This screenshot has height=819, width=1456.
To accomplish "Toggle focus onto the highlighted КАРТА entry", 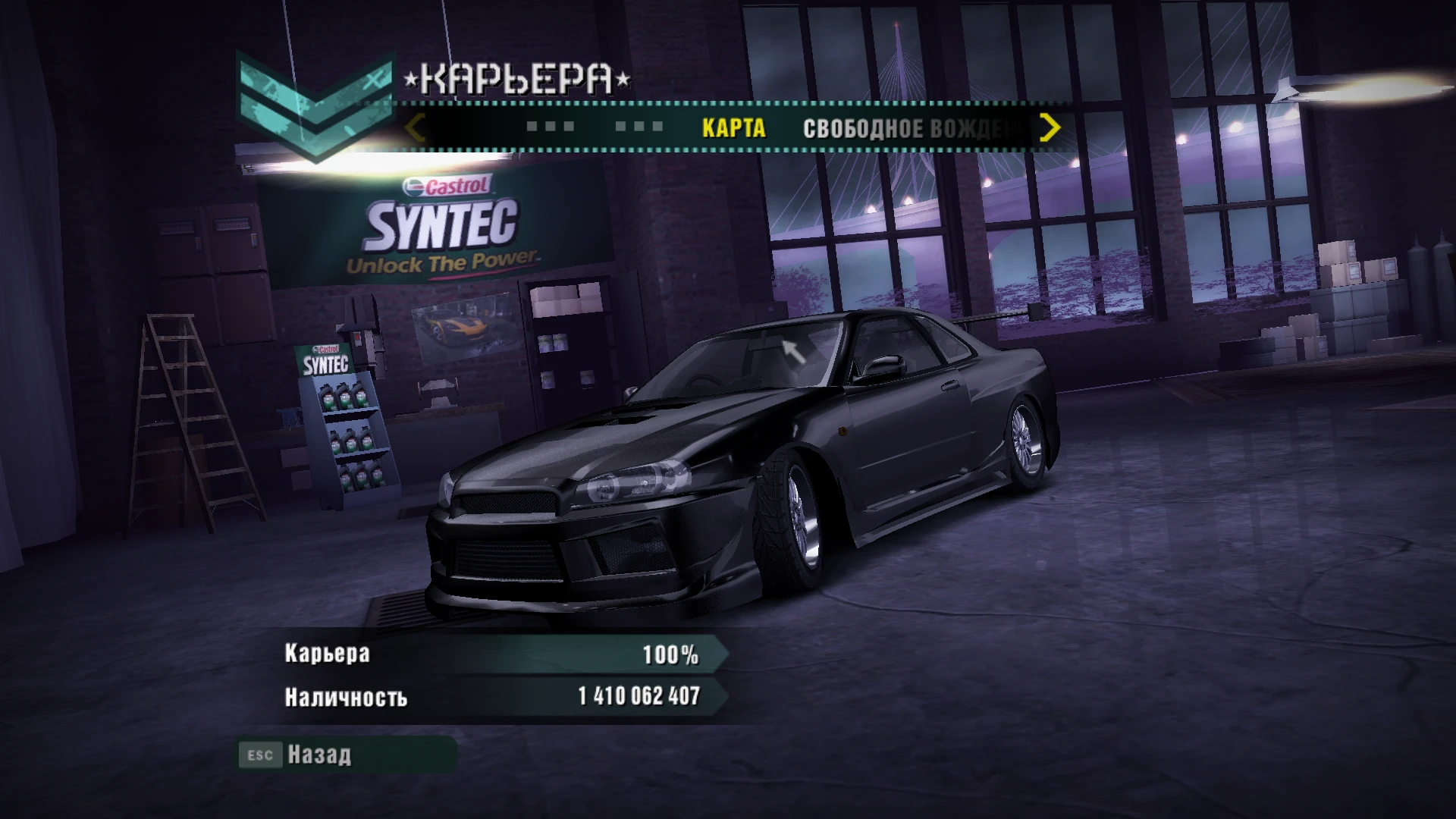I will [733, 129].
